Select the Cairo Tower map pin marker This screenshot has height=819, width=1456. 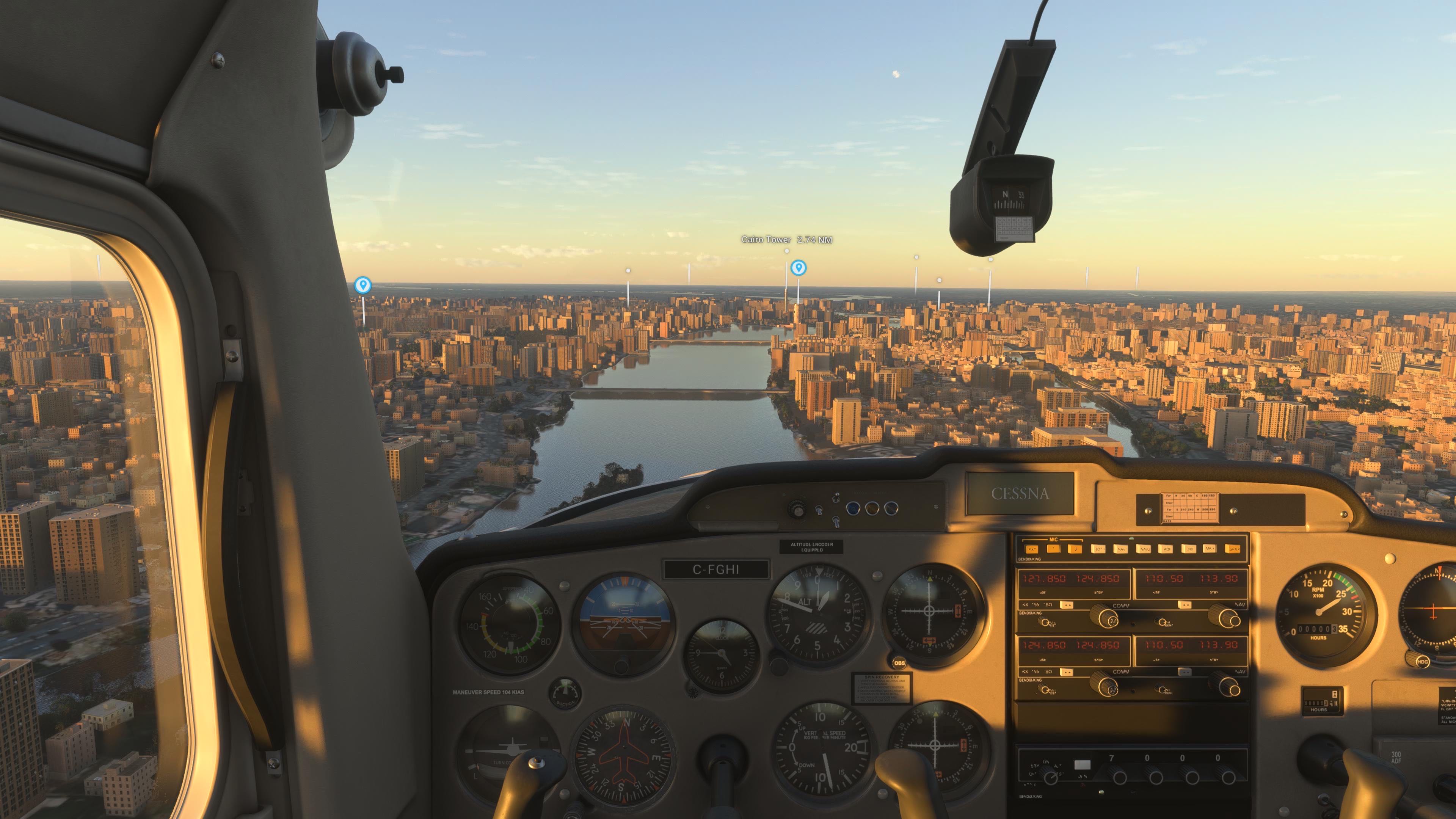pyautogui.click(x=798, y=267)
